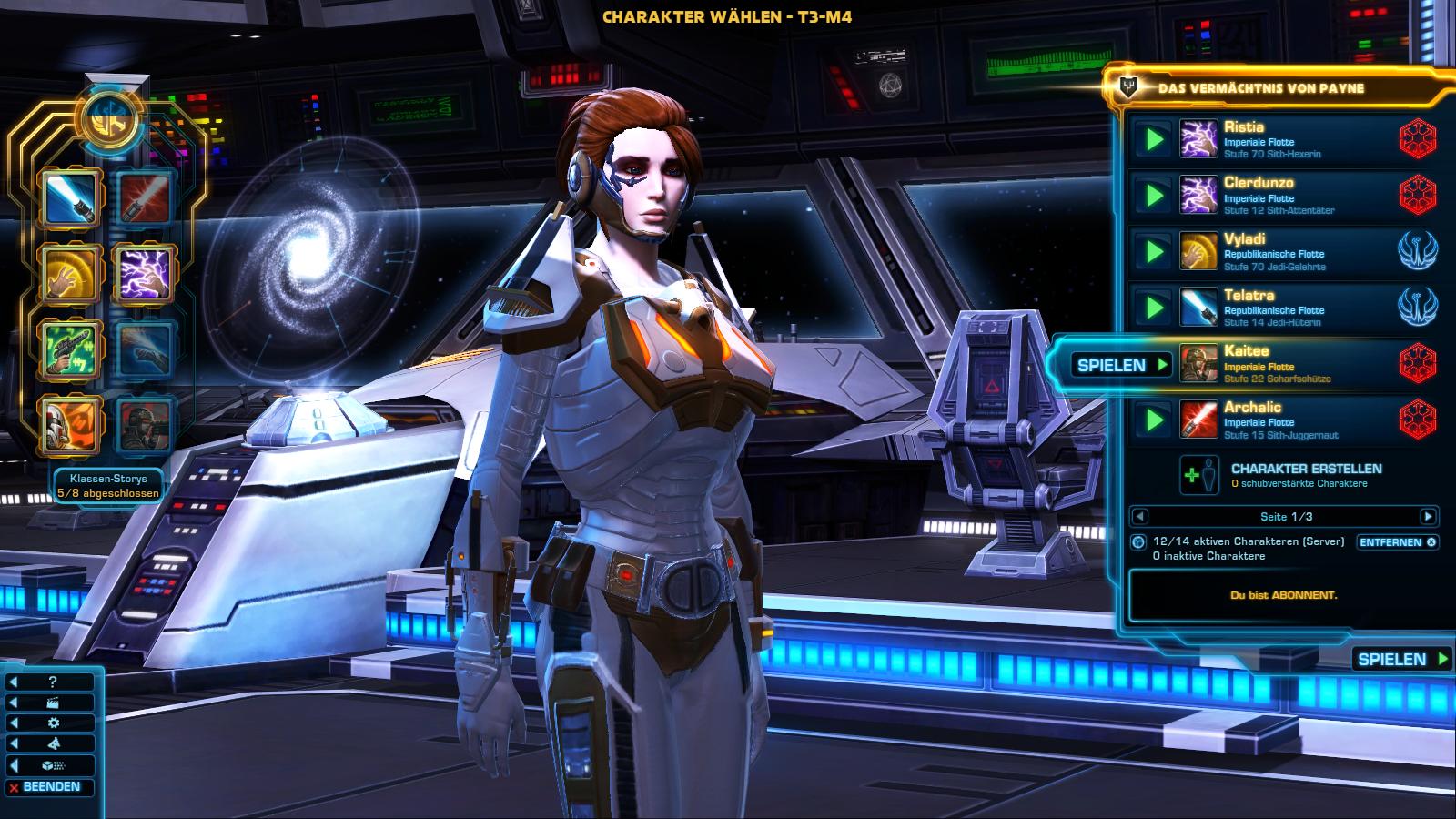Go to the next character list page
Image resolution: width=1456 pixels, height=819 pixels.
click(x=1428, y=517)
